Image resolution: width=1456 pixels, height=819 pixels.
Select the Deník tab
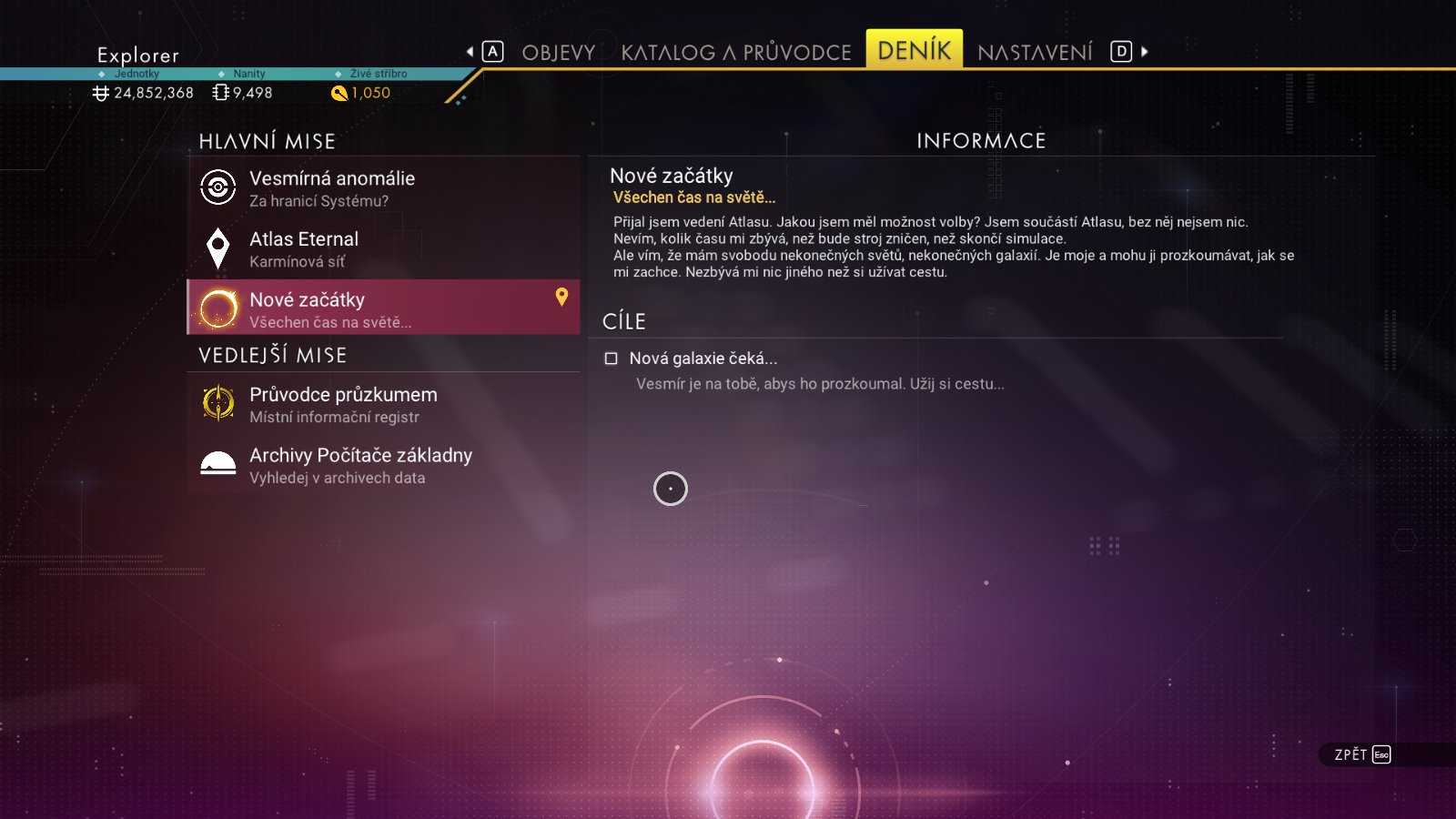tap(914, 50)
